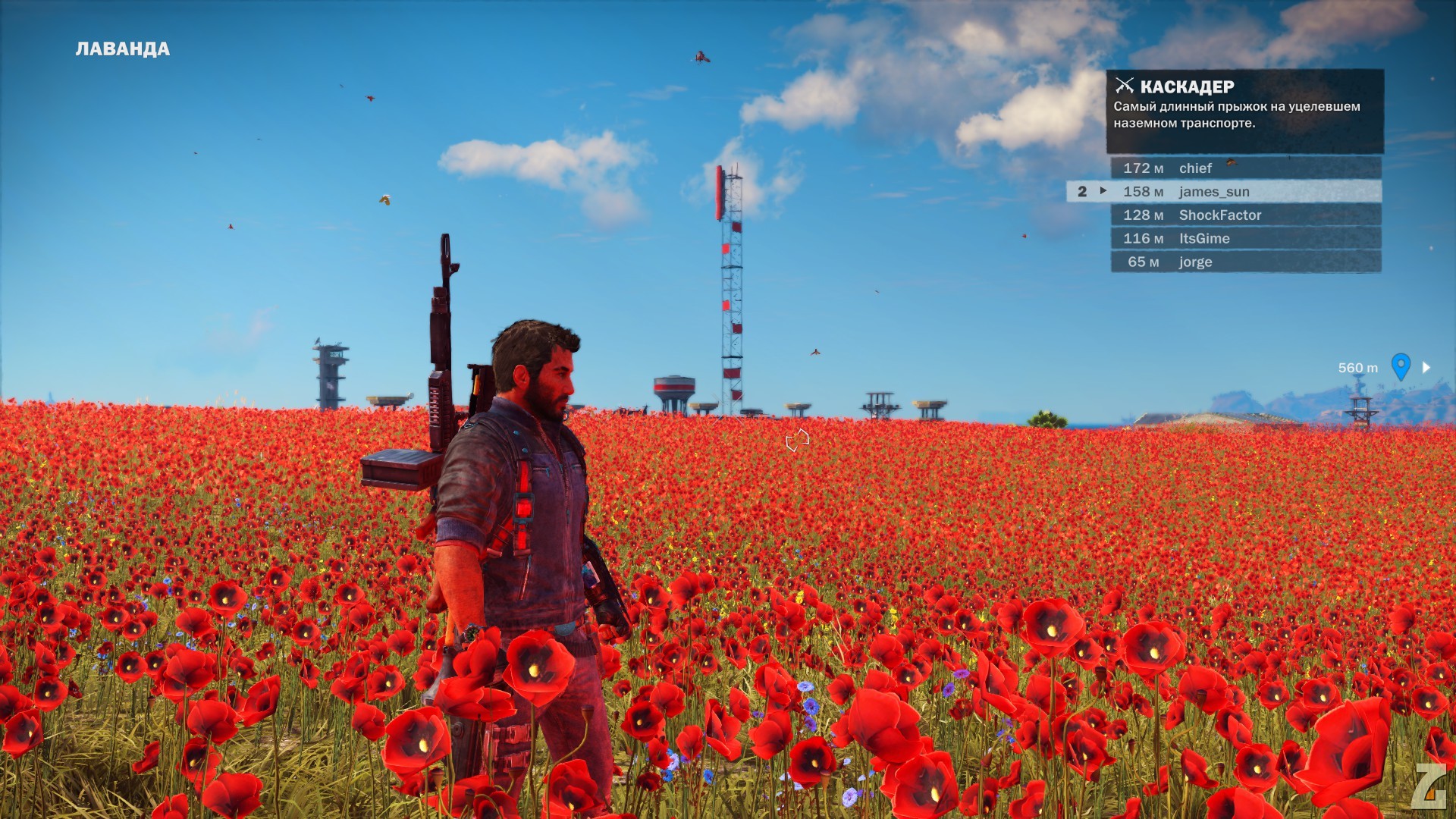Select the ItsGime leaderboard entry
1456x819 pixels.
(x=1245, y=239)
